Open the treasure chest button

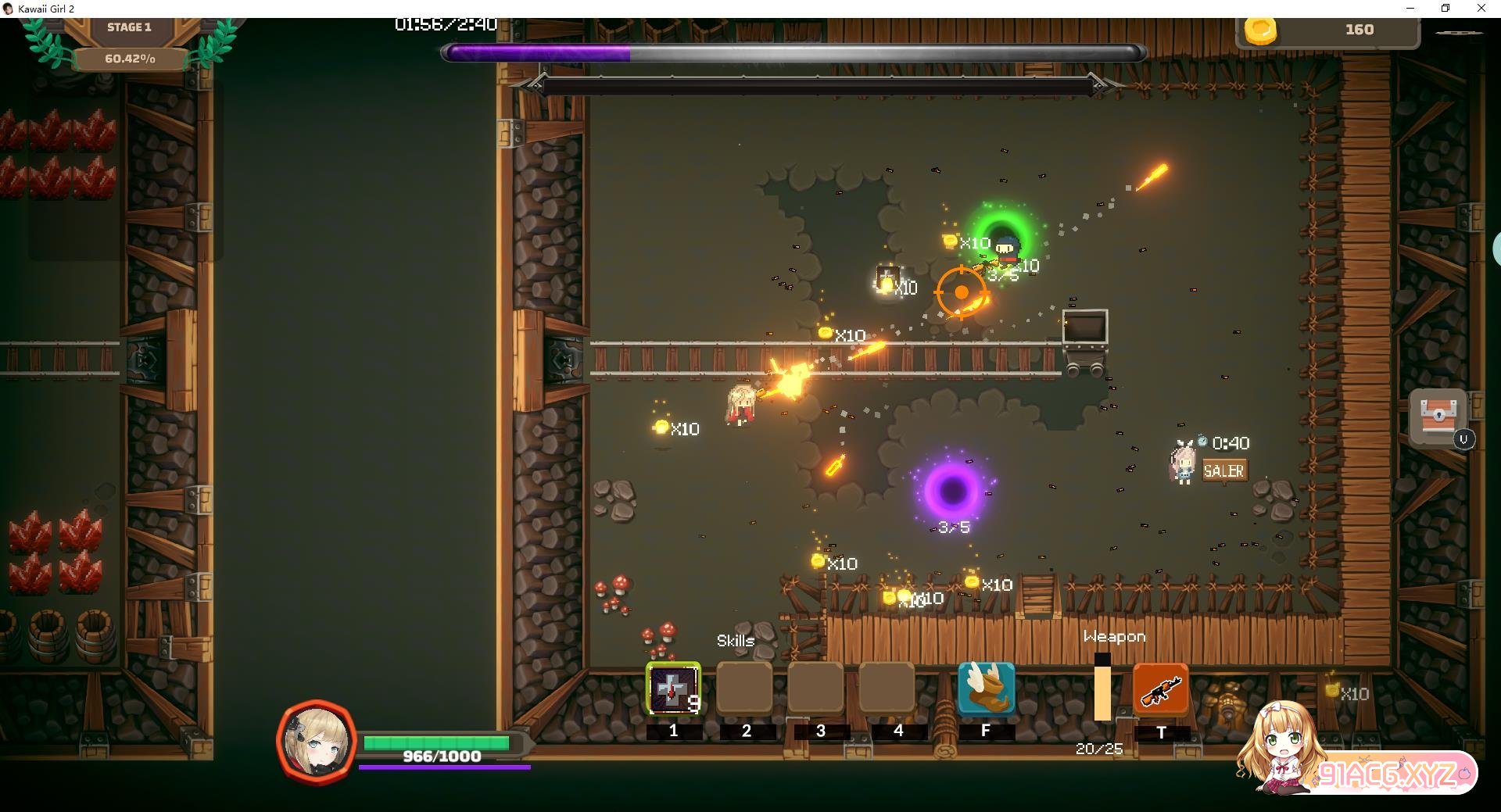1438,416
